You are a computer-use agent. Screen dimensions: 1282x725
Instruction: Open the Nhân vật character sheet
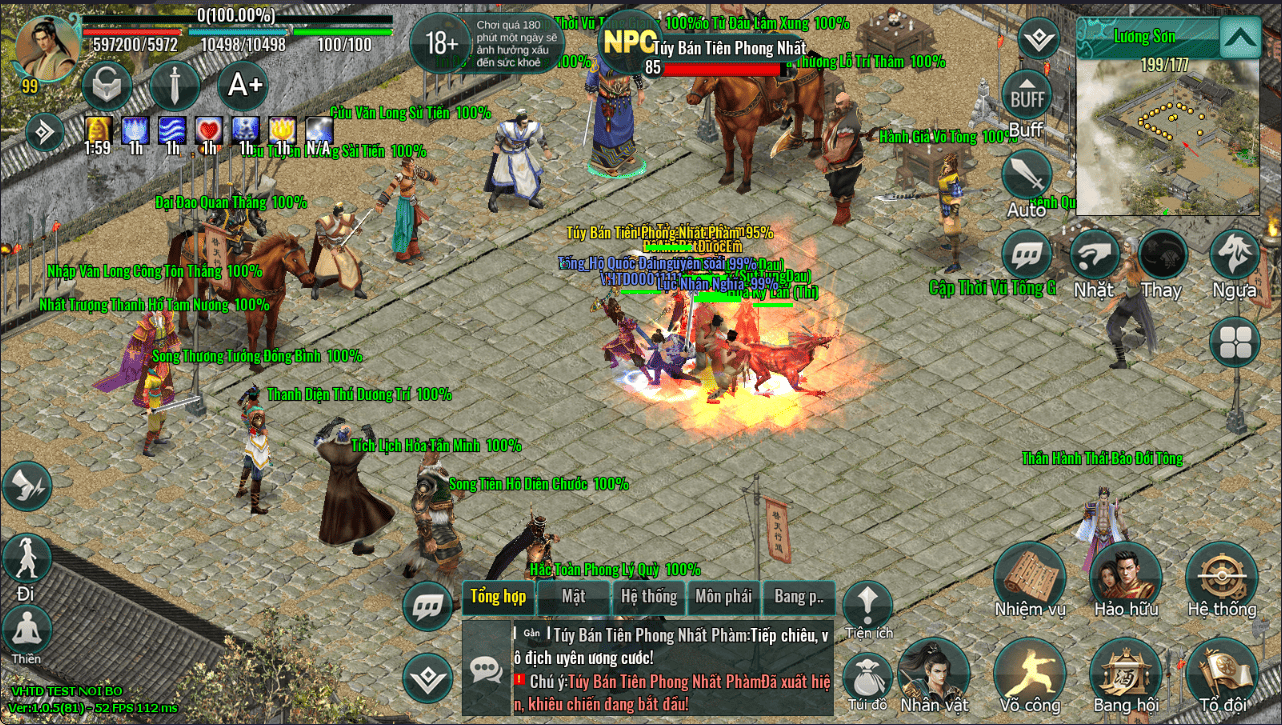[933, 672]
